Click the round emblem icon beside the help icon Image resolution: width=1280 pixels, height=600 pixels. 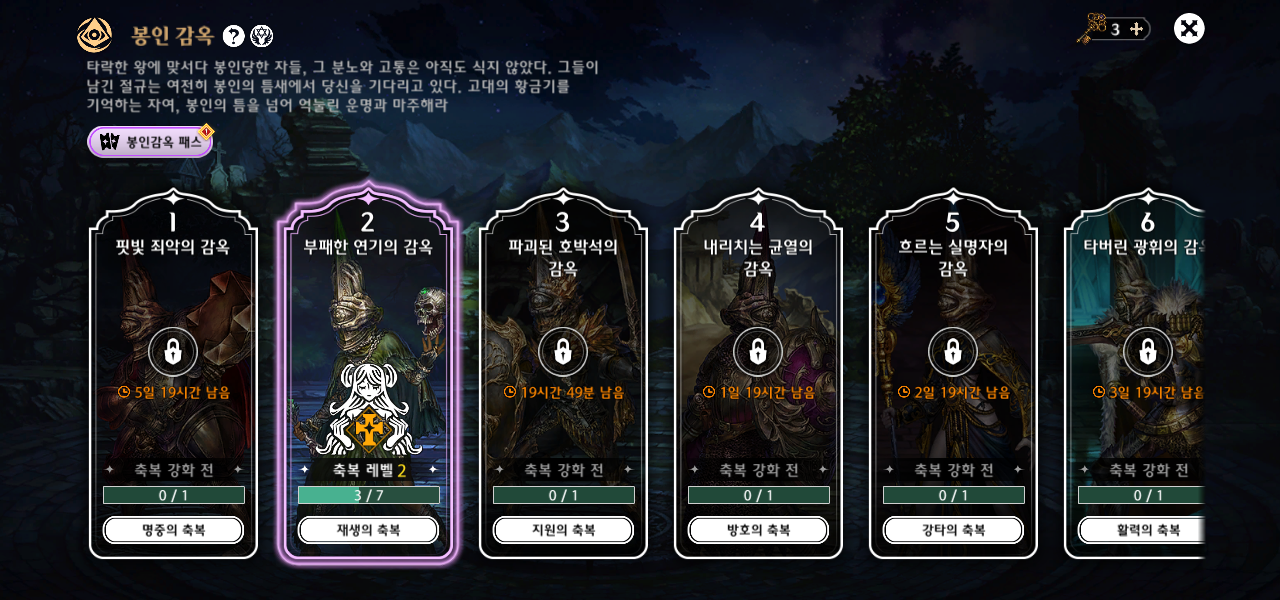(261, 36)
